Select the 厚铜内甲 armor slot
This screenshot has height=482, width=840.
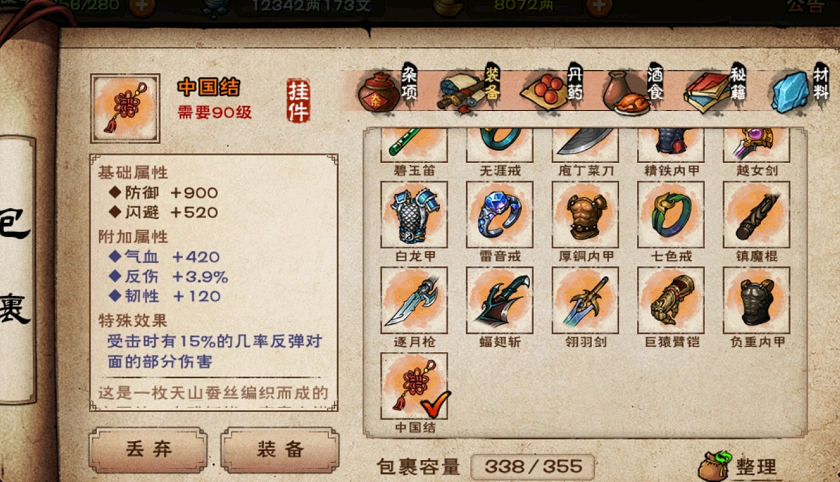tap(585, 214)
